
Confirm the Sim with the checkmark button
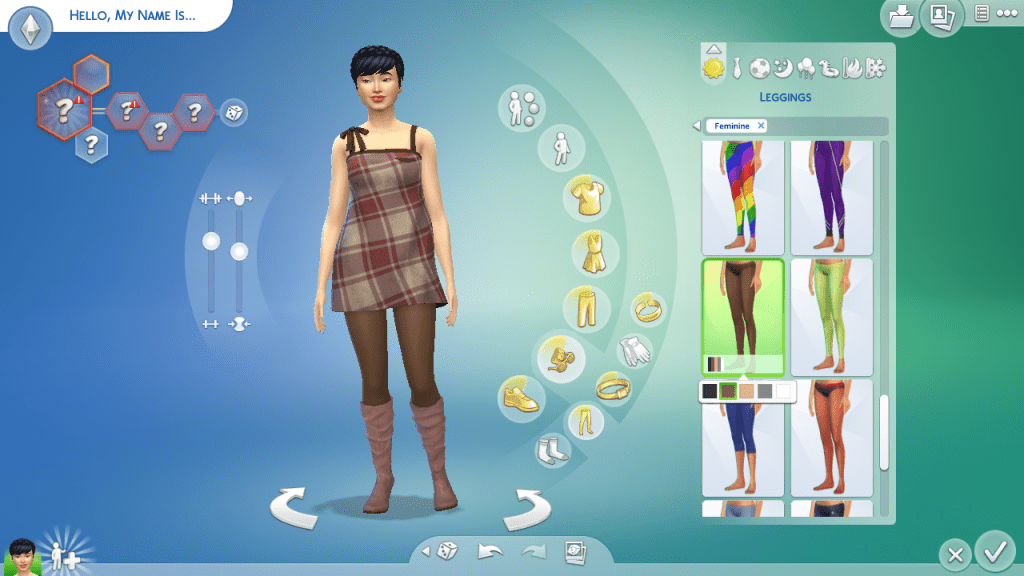(x=994, y=551)
